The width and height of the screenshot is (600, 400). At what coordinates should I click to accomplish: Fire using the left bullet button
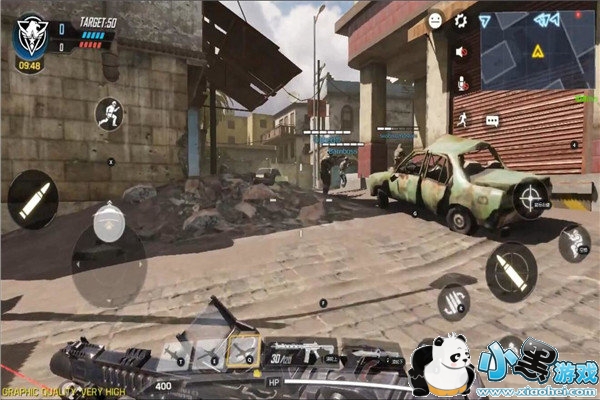[32, 198]
